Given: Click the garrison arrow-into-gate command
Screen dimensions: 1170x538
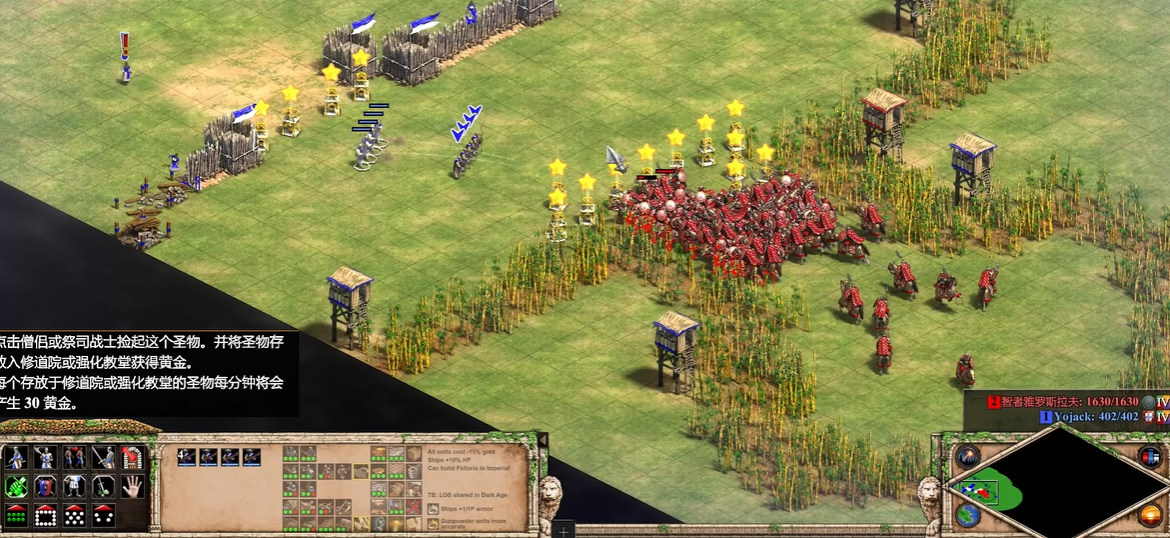Looking at the screenshot, I should point(133,458).
